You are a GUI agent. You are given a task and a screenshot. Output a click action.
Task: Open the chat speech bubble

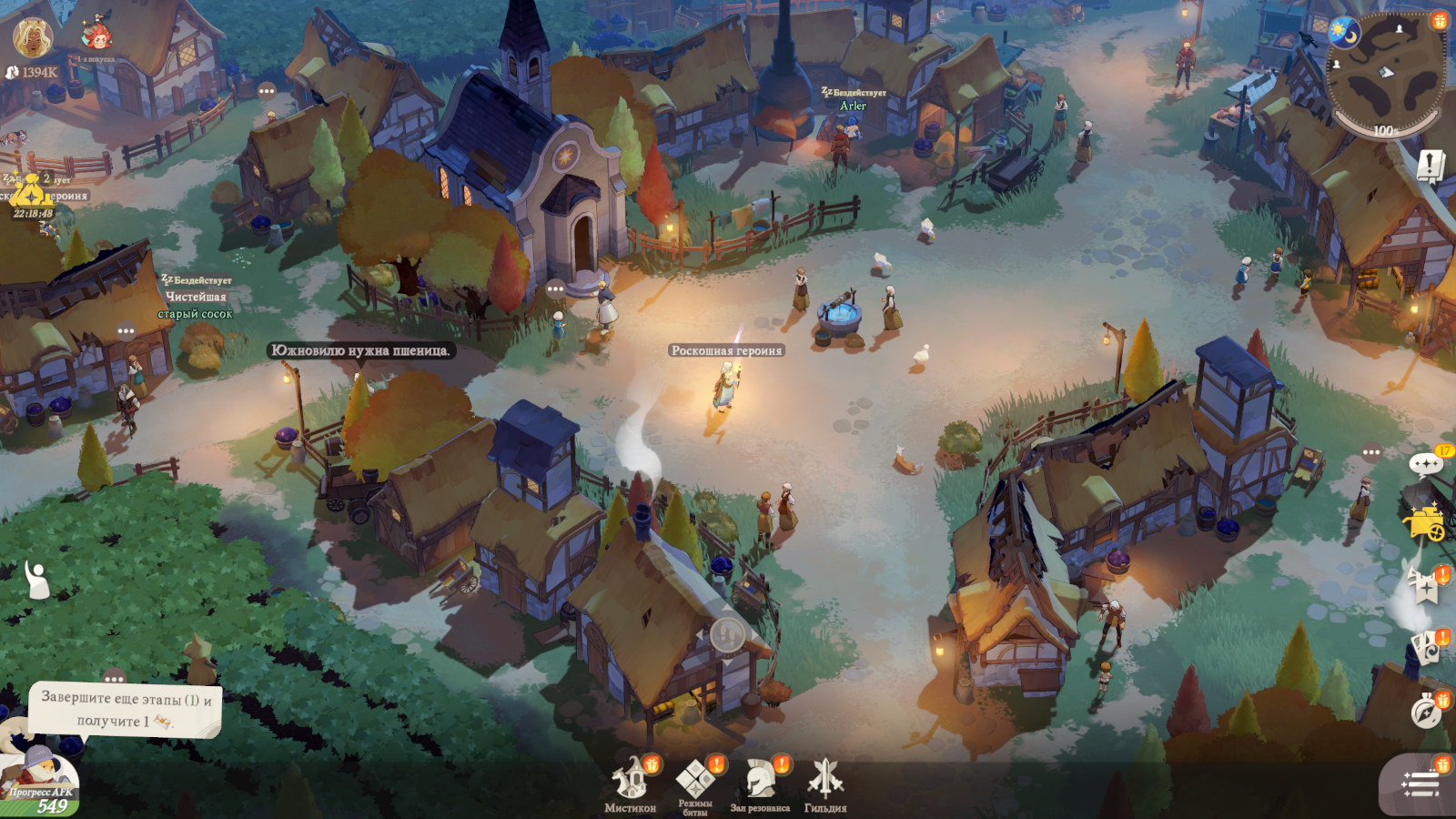tap(1425, 466)
